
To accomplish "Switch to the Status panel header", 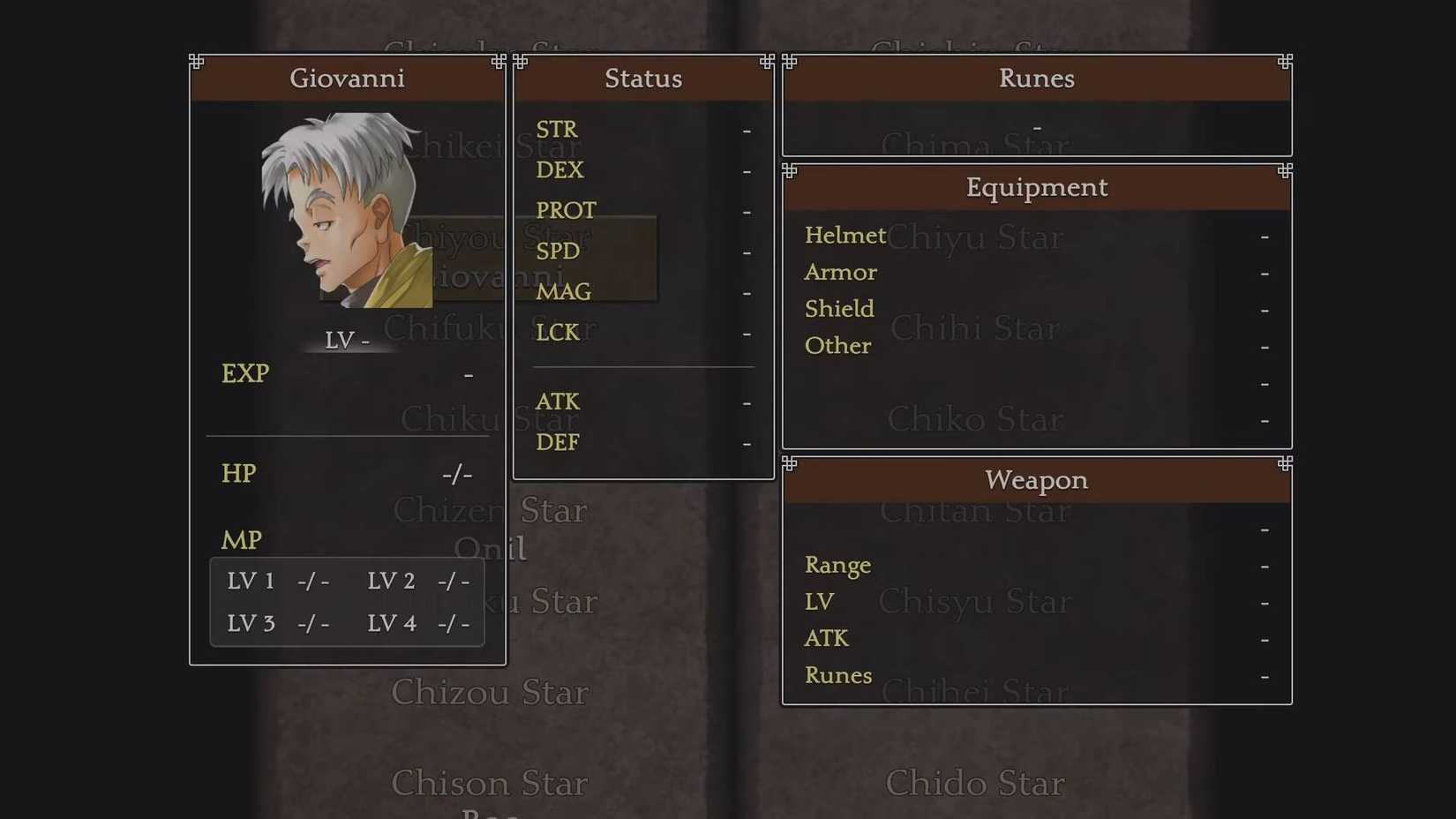I will 643,79.
